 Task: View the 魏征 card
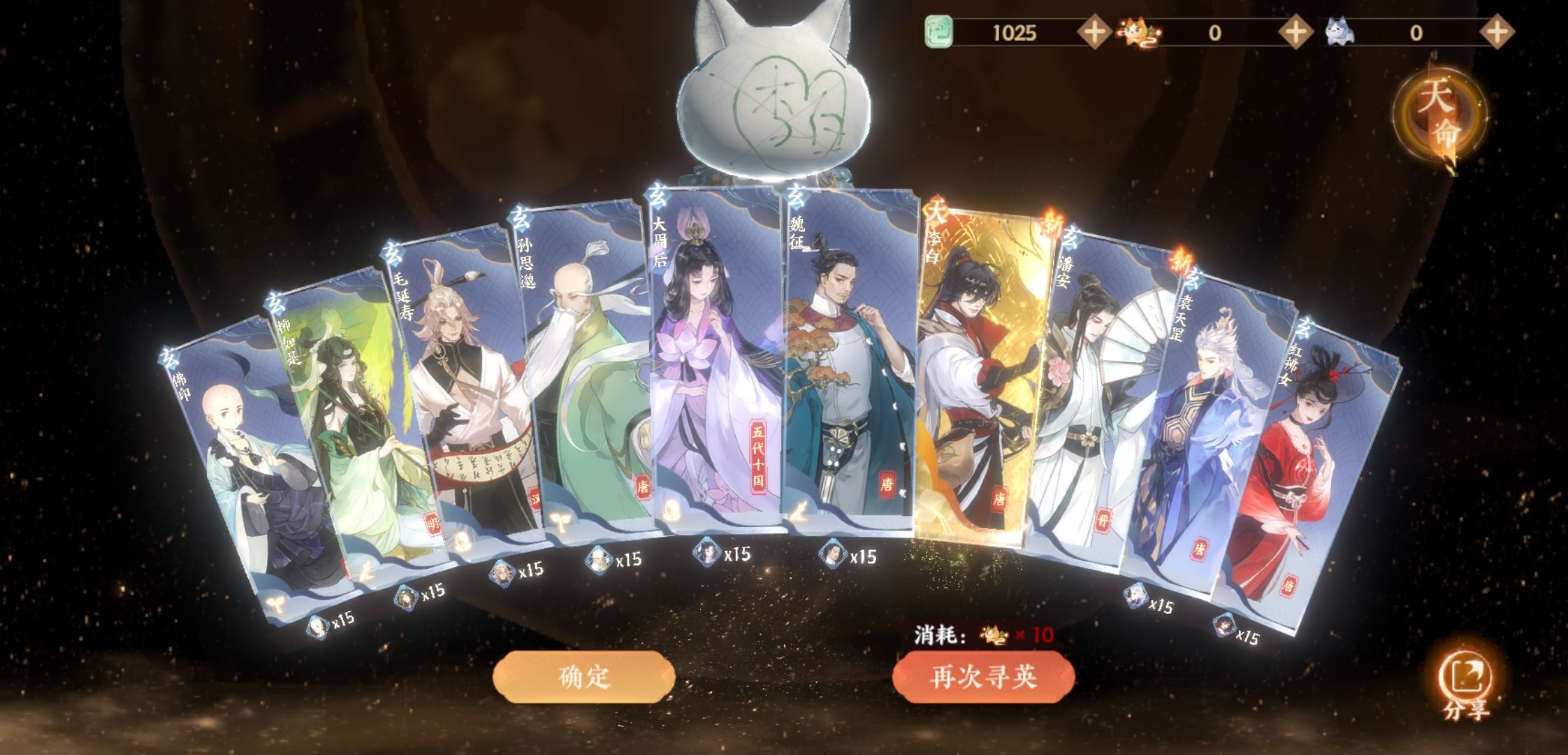pos(849,364)
